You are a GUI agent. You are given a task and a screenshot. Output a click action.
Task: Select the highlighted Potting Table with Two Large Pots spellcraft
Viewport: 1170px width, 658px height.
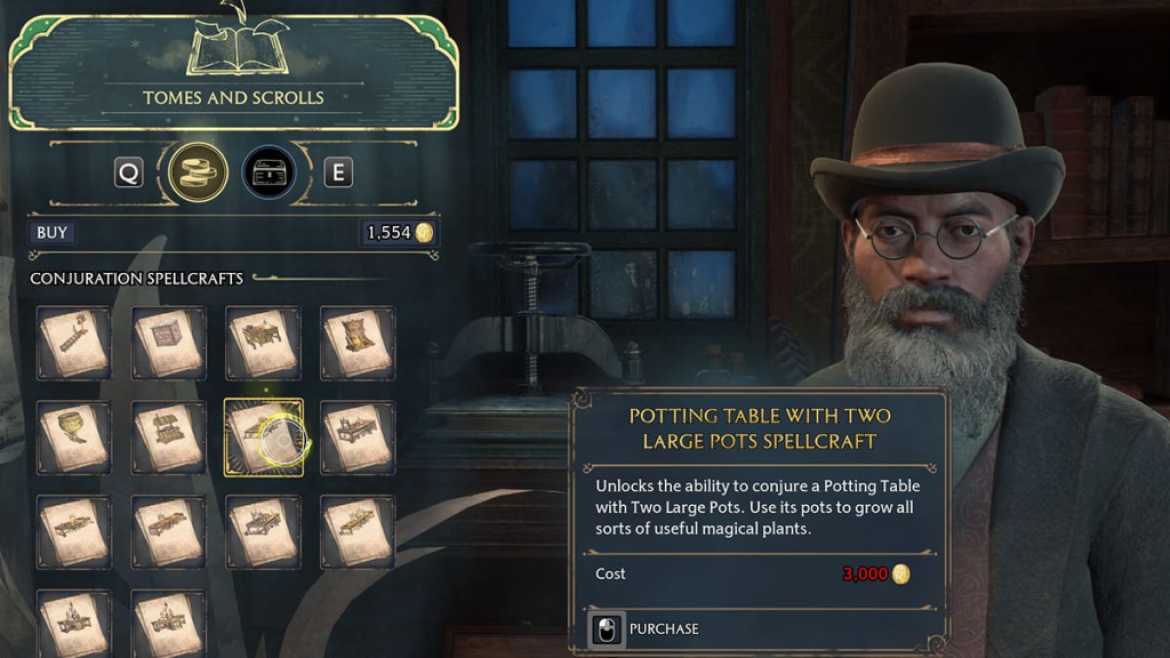(x=263, y=437)
